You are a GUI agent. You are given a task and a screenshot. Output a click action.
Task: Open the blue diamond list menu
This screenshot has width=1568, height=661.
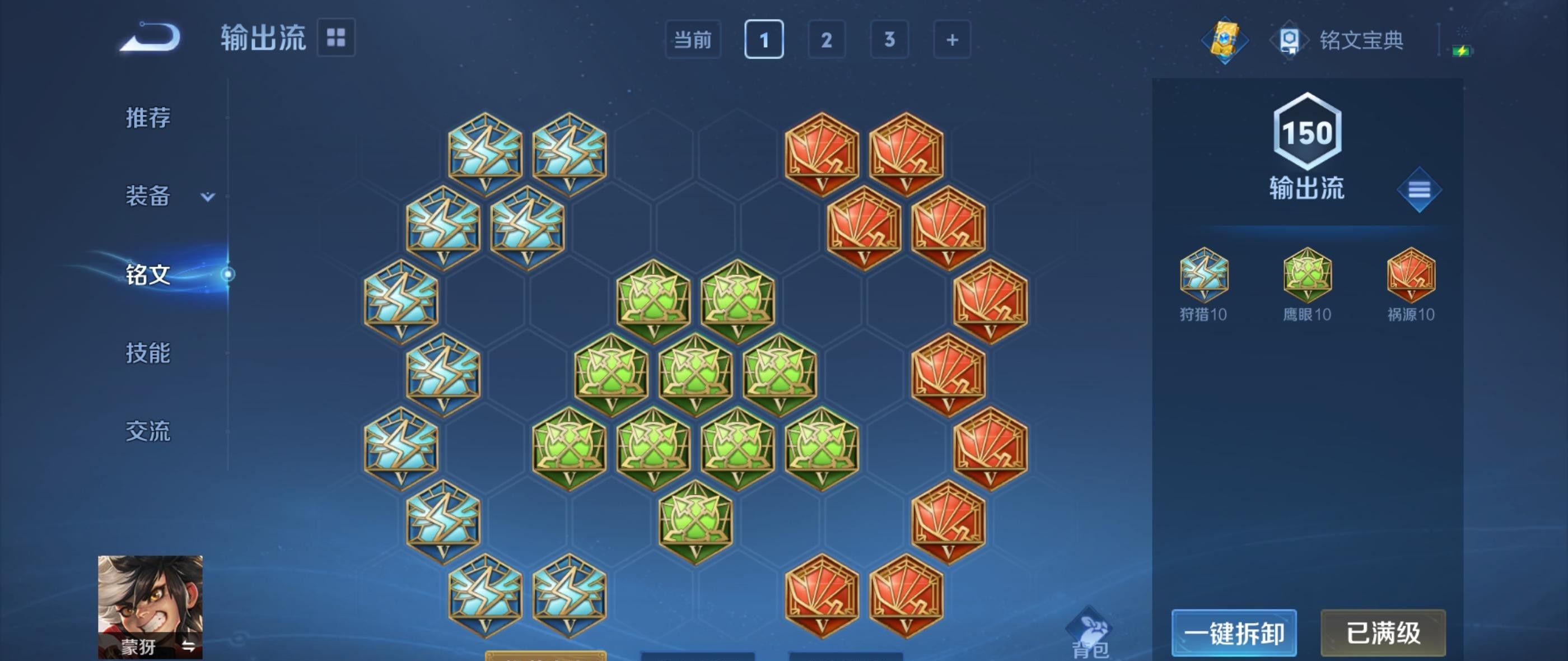coord(1419,190)
